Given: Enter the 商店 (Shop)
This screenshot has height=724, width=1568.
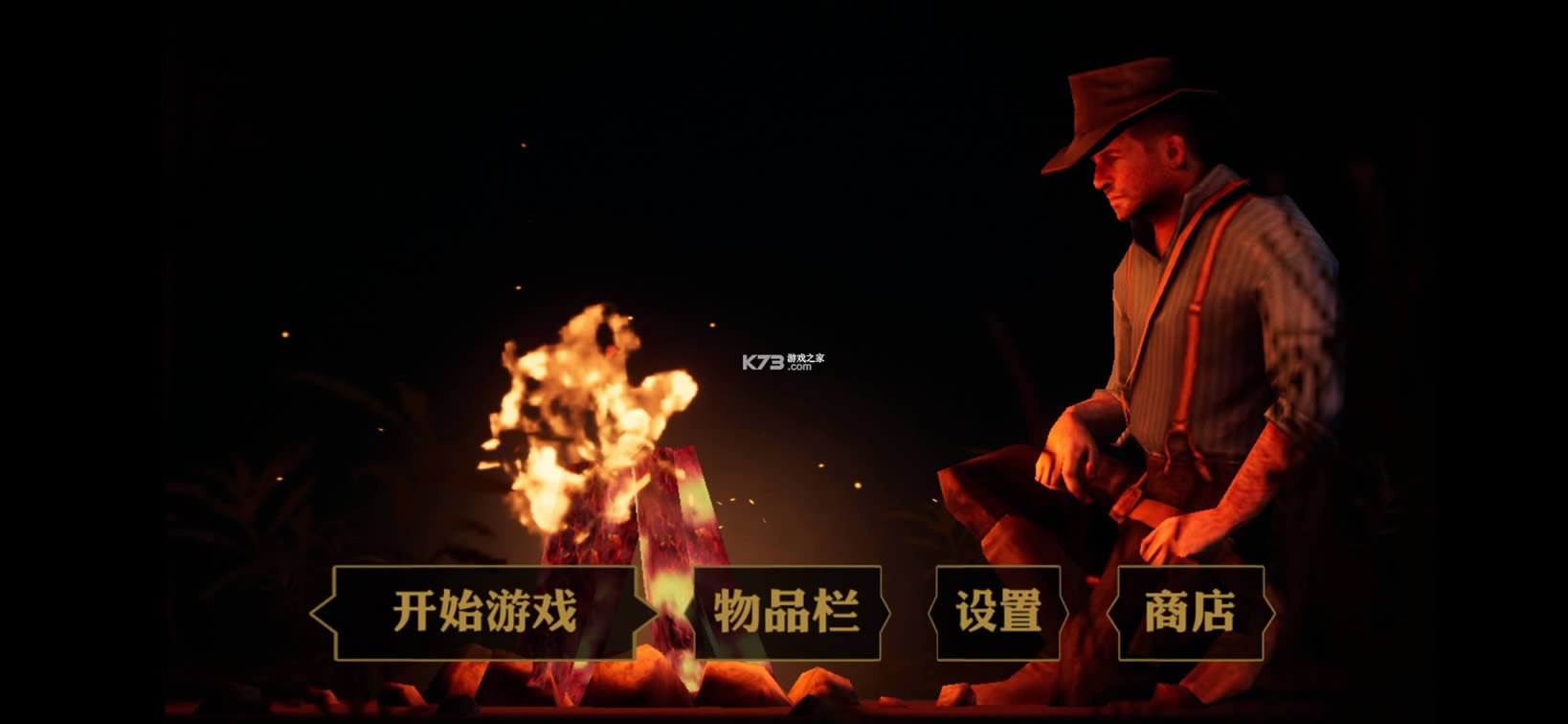Looking at the screenshot, I should click(x=1191, y=609).
